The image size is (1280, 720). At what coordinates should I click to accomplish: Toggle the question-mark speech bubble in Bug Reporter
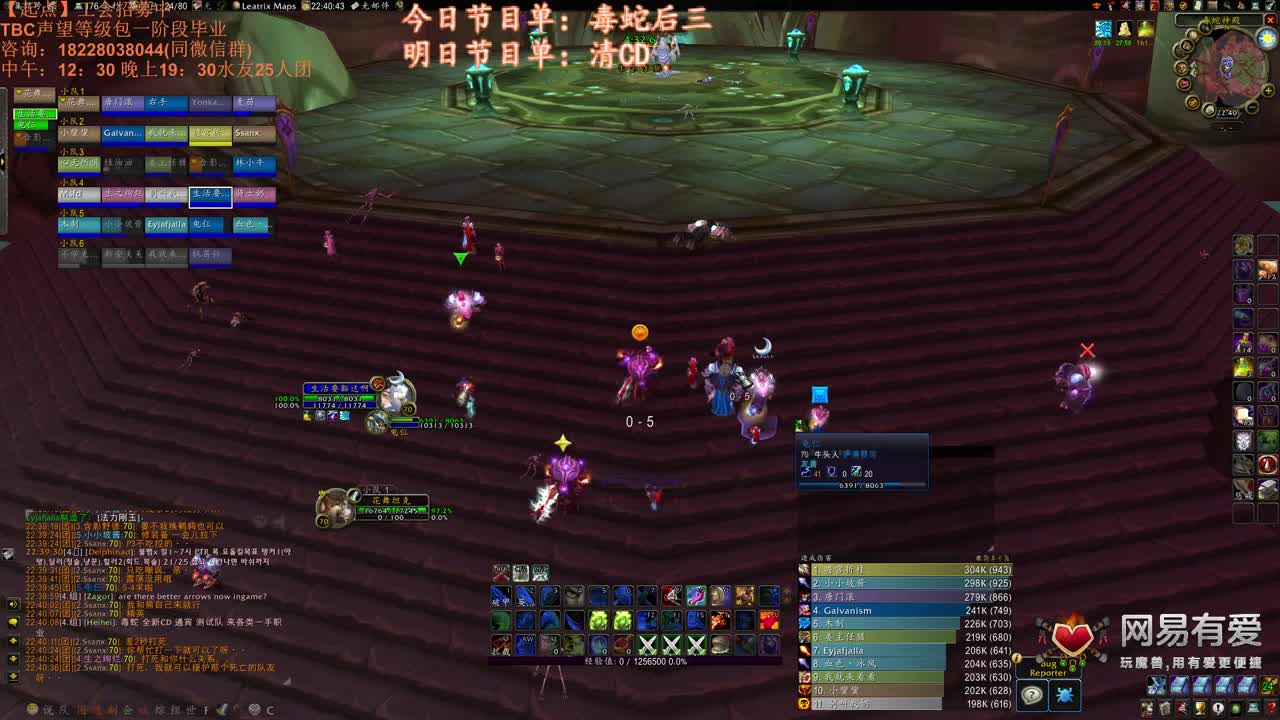click(1032, 694)
